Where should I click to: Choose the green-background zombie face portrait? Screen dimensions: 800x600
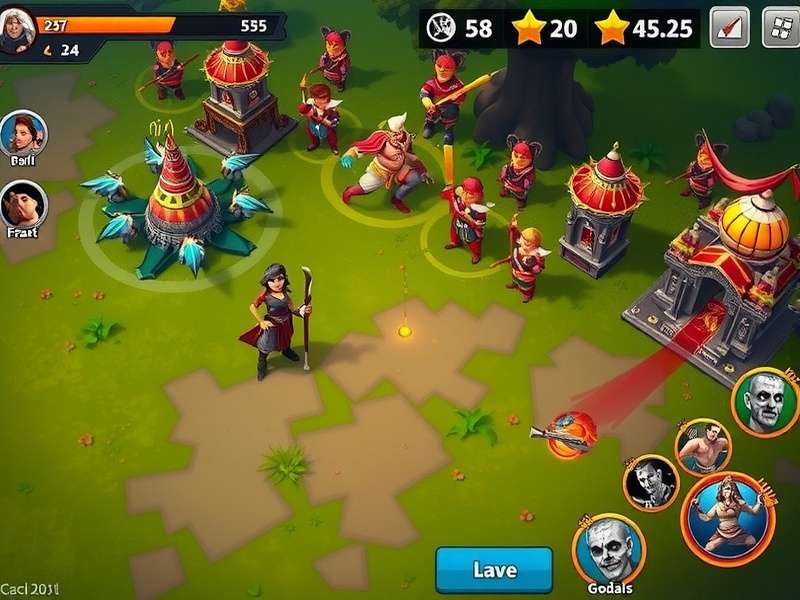click(x=765, y=401)
